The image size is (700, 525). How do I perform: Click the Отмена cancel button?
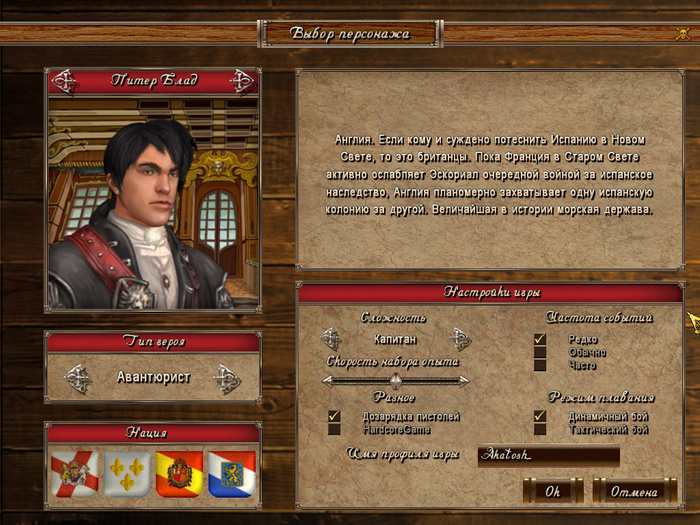(634, 491)
